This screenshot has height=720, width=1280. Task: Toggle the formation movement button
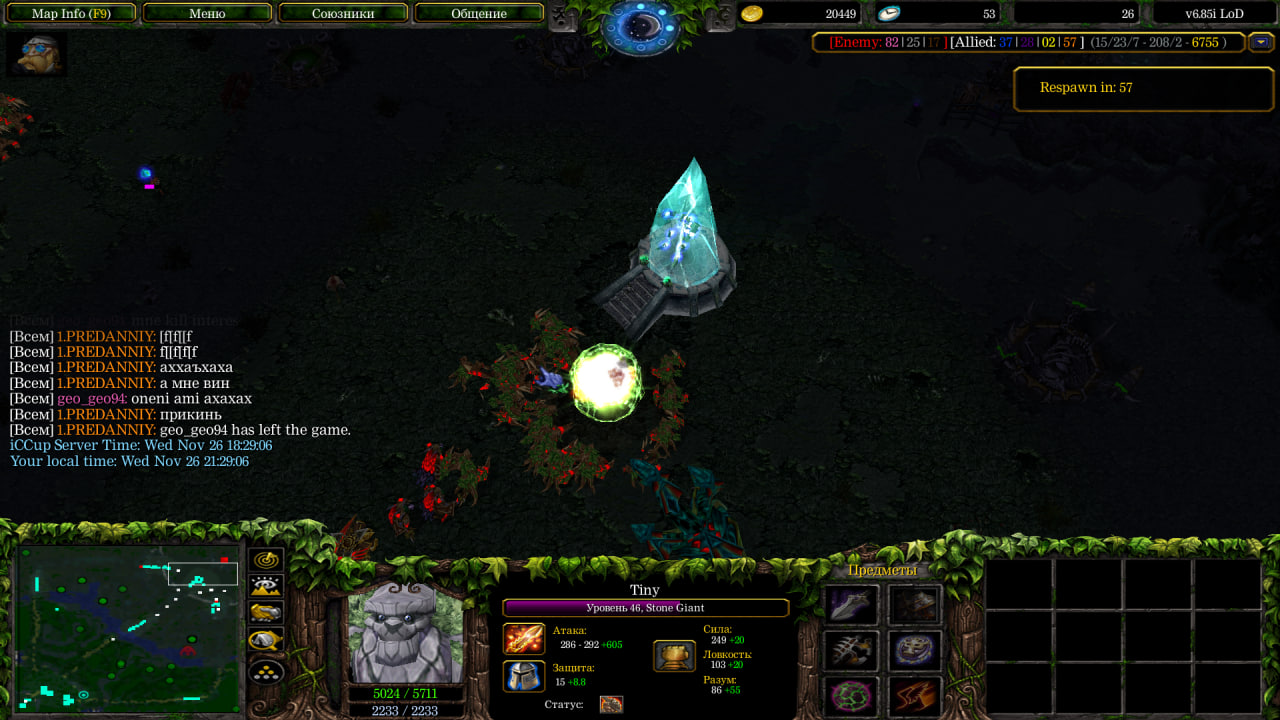266,672
